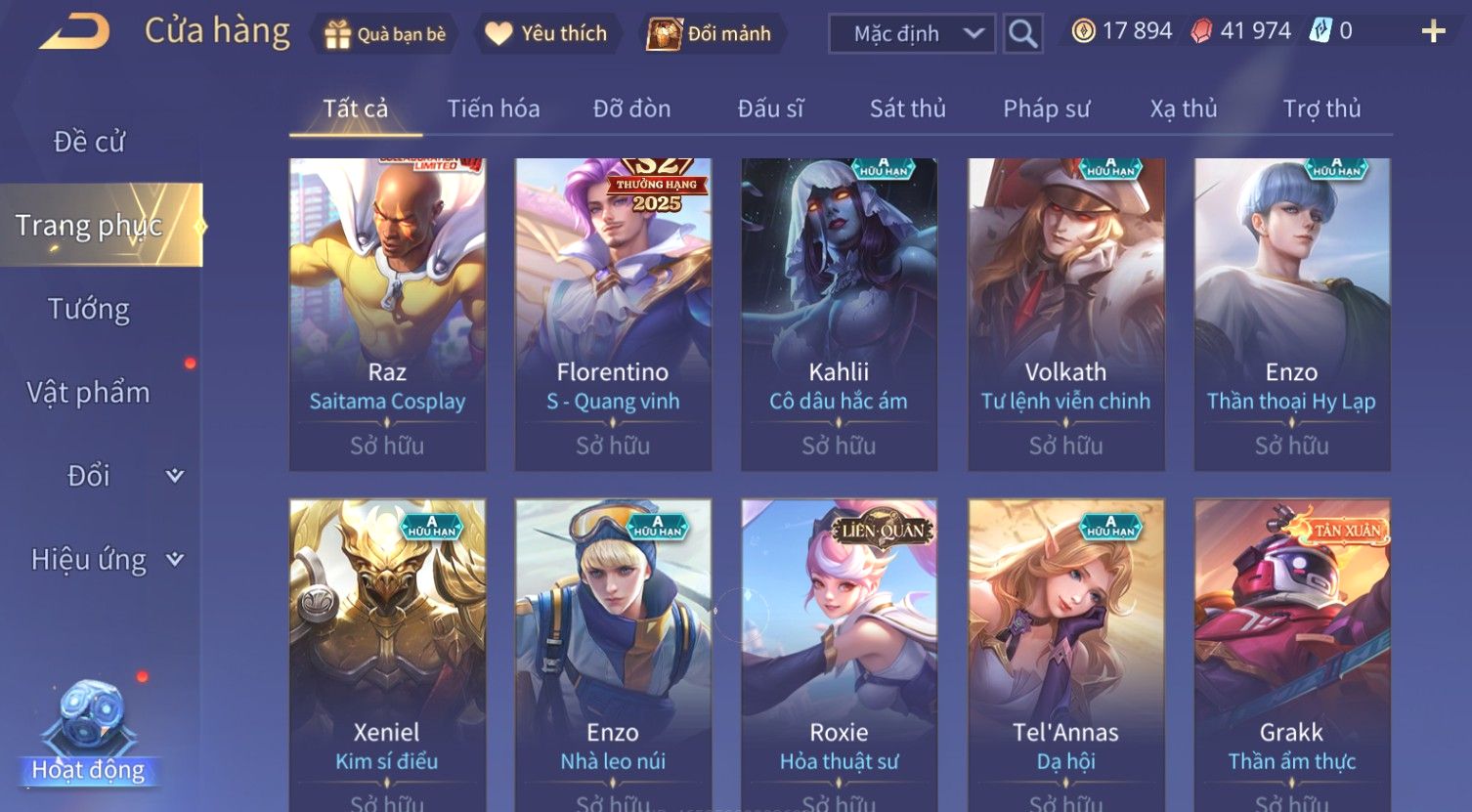
Task: Open the Quà bạn bè gift menu
Action: point(385,34)
